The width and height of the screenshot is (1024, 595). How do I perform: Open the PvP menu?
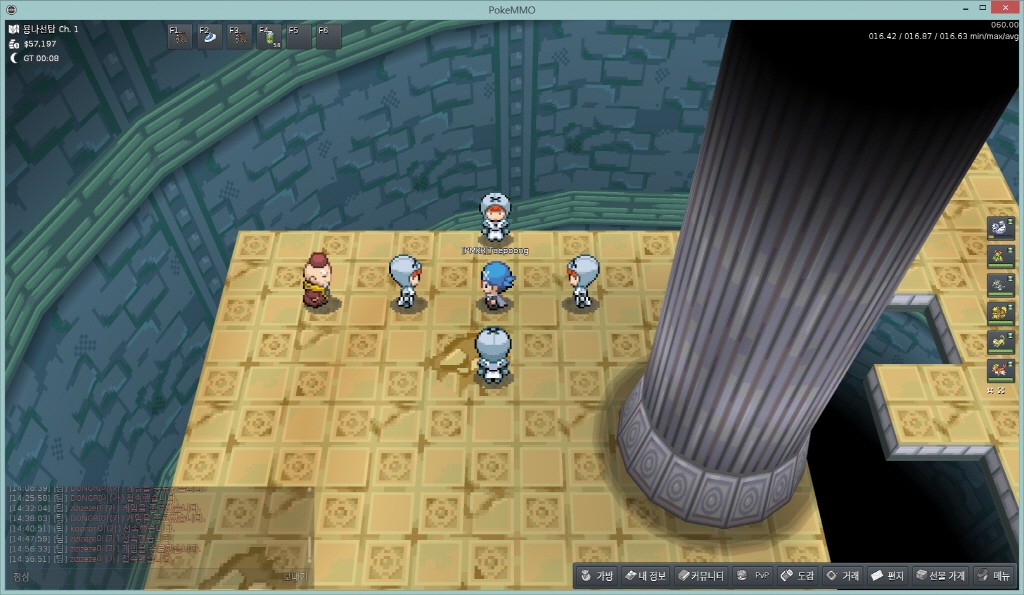point(753,576)
